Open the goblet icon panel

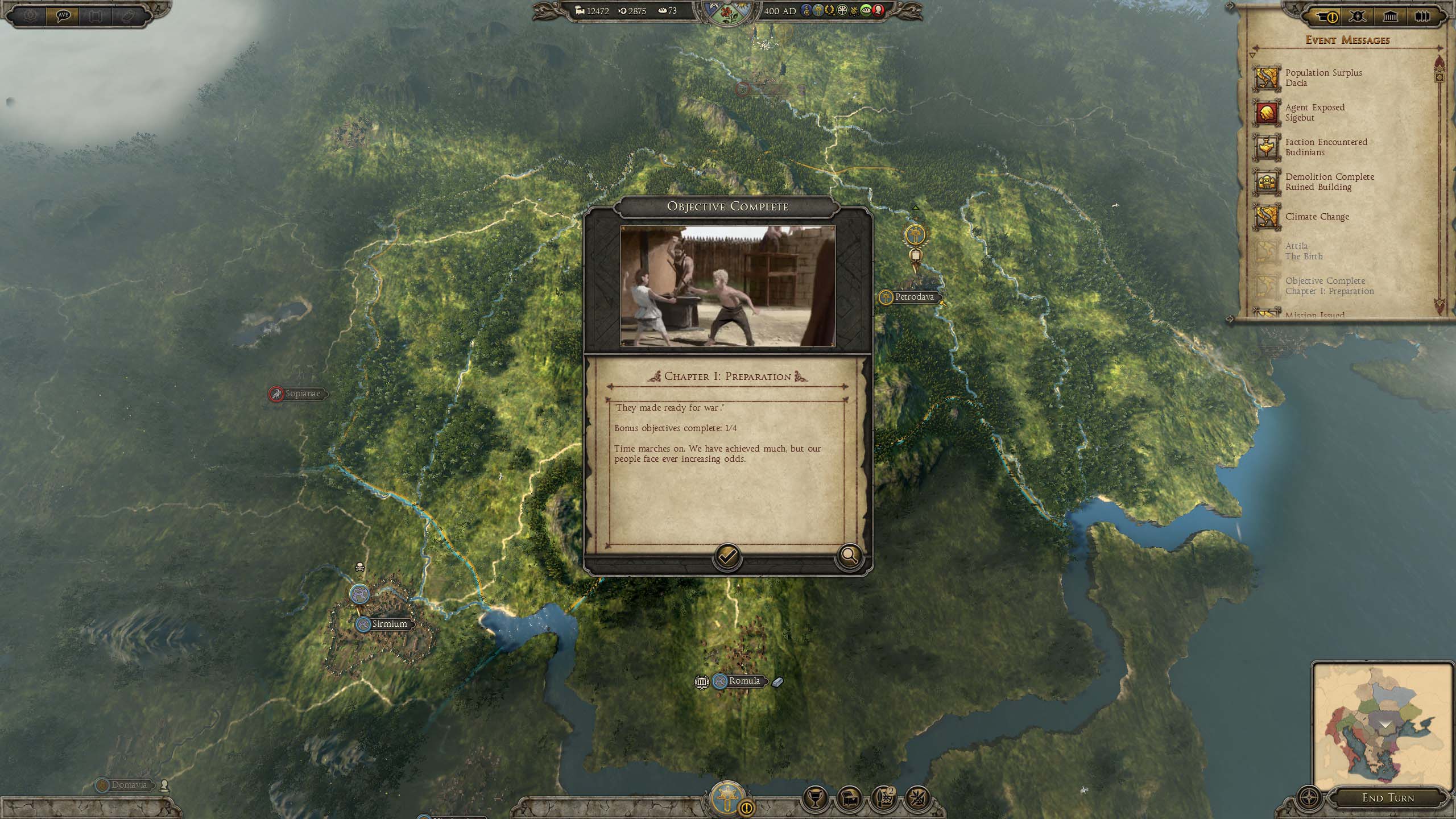[815, 799]
